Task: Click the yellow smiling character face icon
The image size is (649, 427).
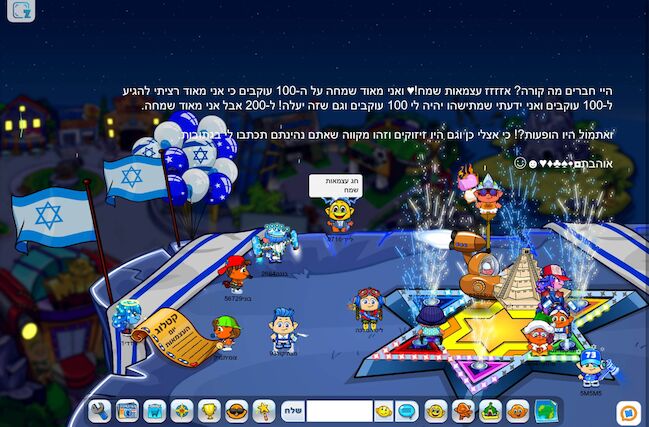Action: point(435,410)
